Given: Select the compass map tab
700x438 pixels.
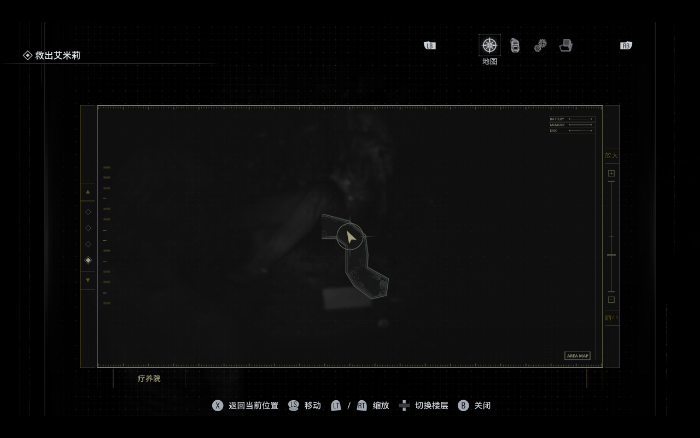Looking at the screenshot, I should pyautogui.click(x=489, y=45).
